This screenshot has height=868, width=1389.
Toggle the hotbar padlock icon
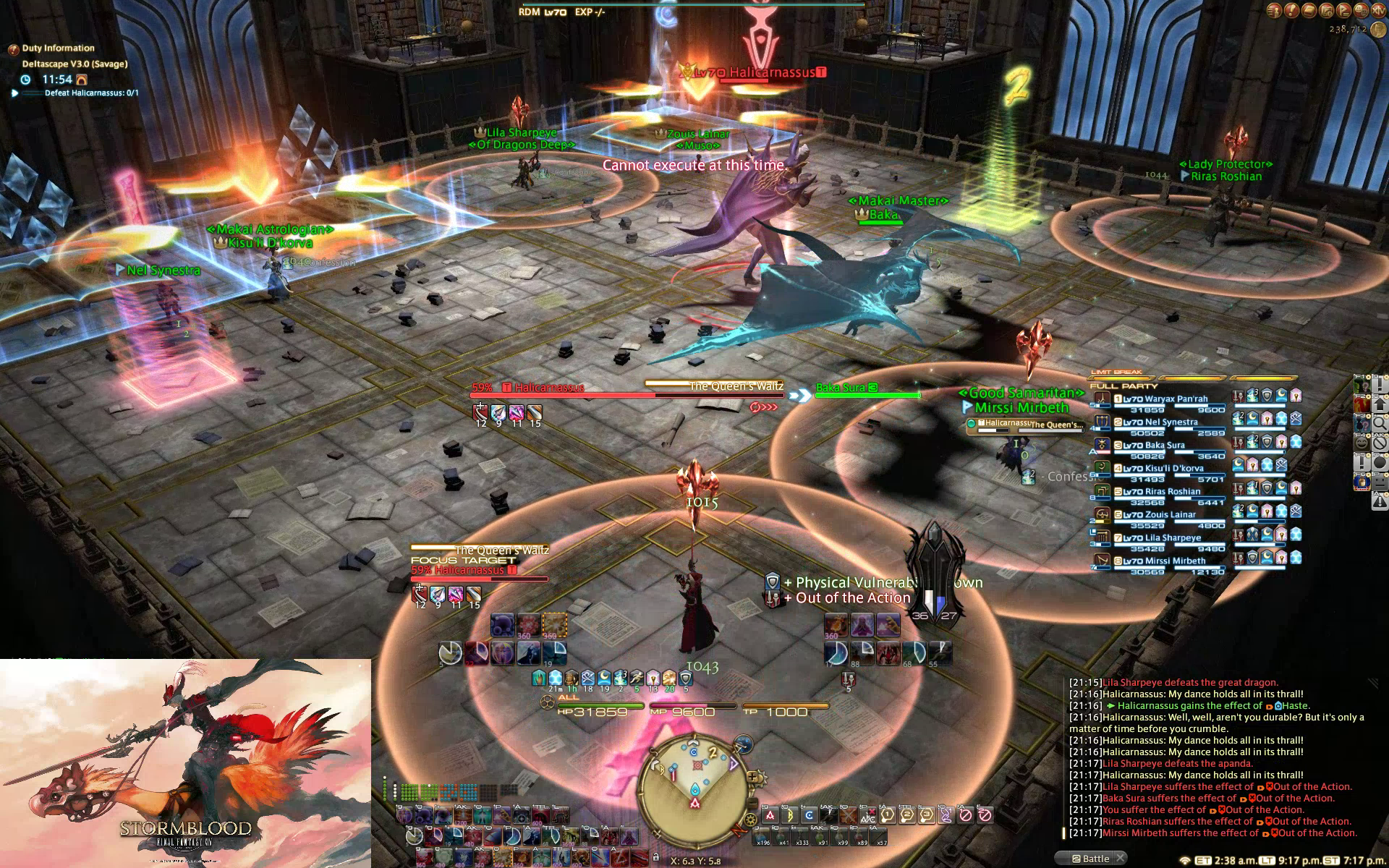655,856
